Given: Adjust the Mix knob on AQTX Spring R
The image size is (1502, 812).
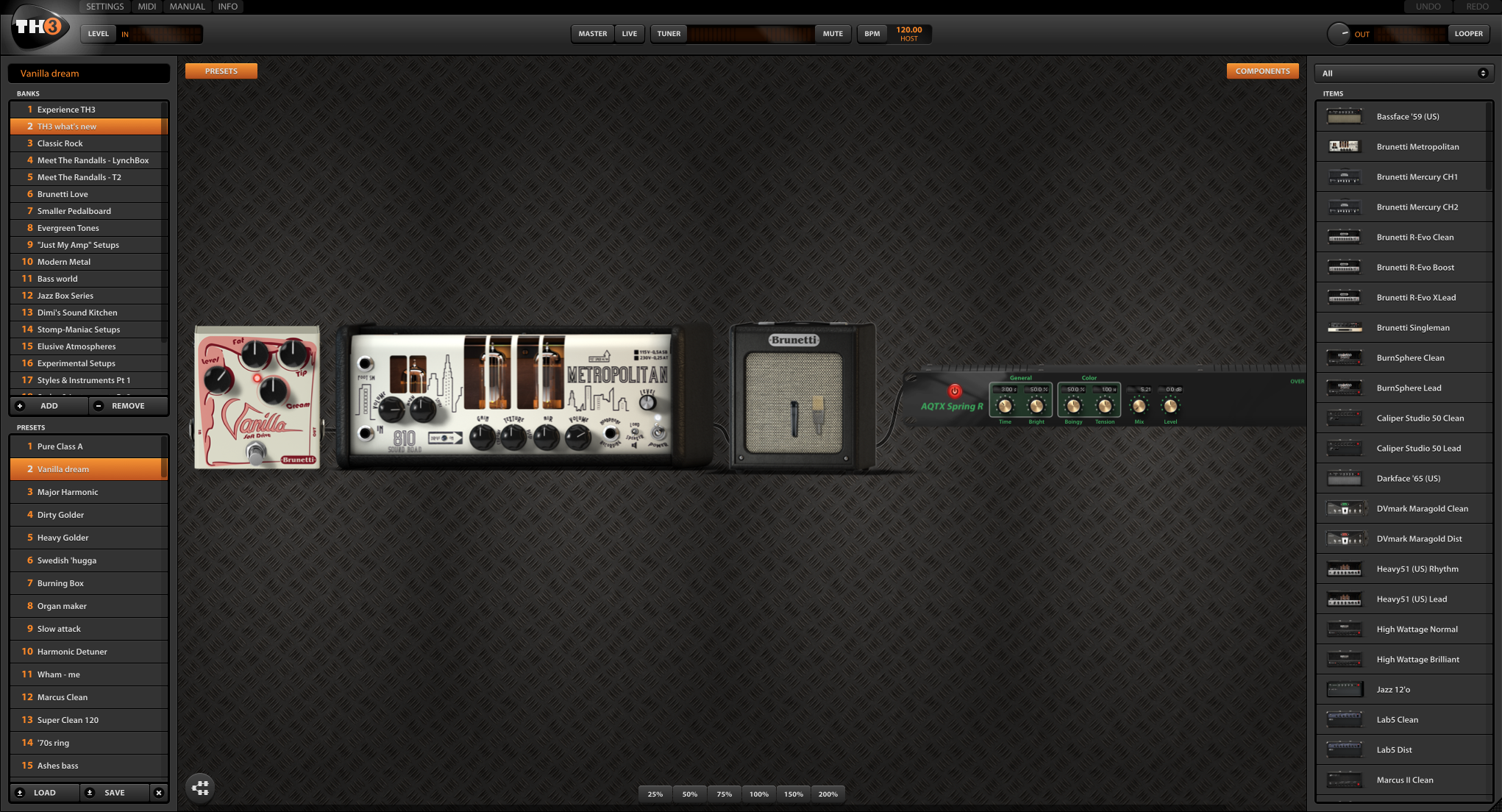Looking at the screenshot, I should coord(1139,404).
